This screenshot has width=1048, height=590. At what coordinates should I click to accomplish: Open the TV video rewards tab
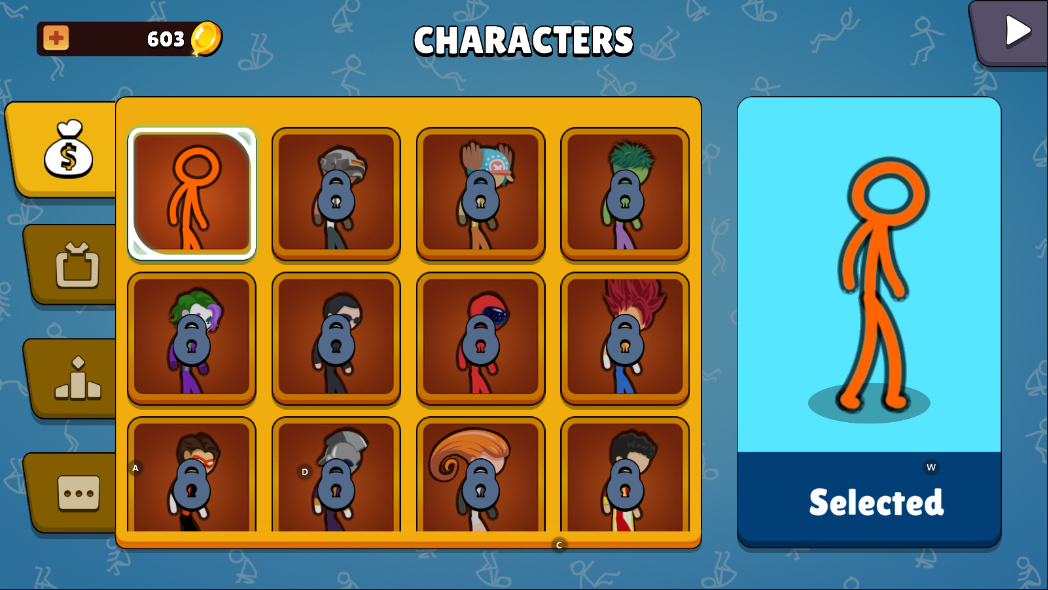click(77, 265)
